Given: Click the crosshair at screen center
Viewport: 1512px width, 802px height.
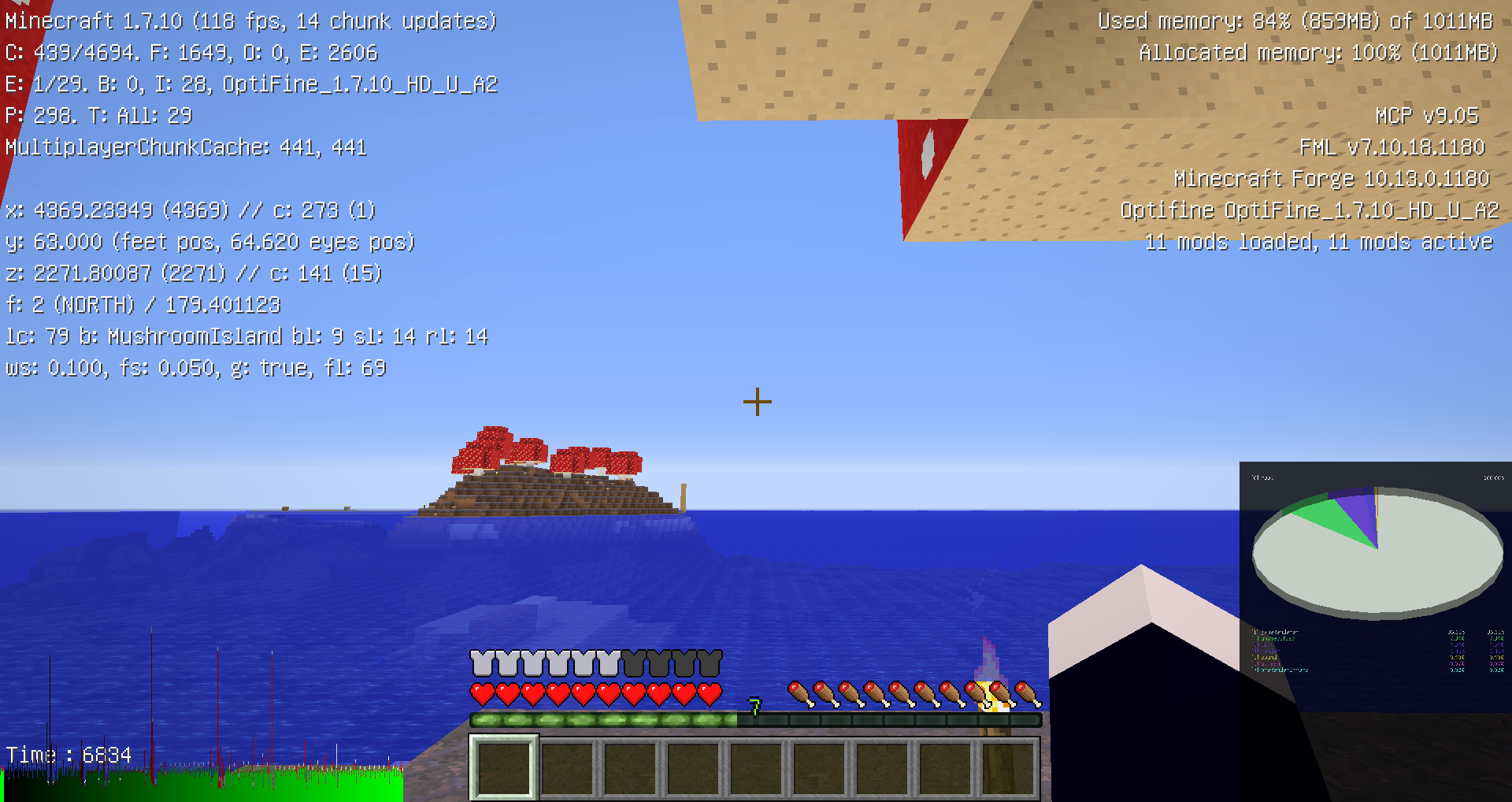Looking at the screenshot, I should 758,403.
